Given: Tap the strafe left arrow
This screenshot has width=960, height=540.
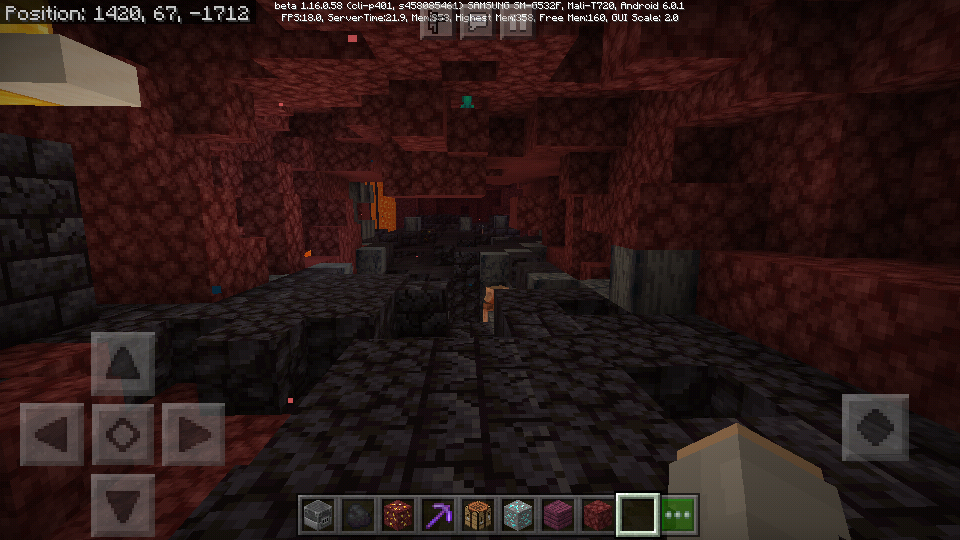Looking at the screenshot, I should [x=52, y=435].
